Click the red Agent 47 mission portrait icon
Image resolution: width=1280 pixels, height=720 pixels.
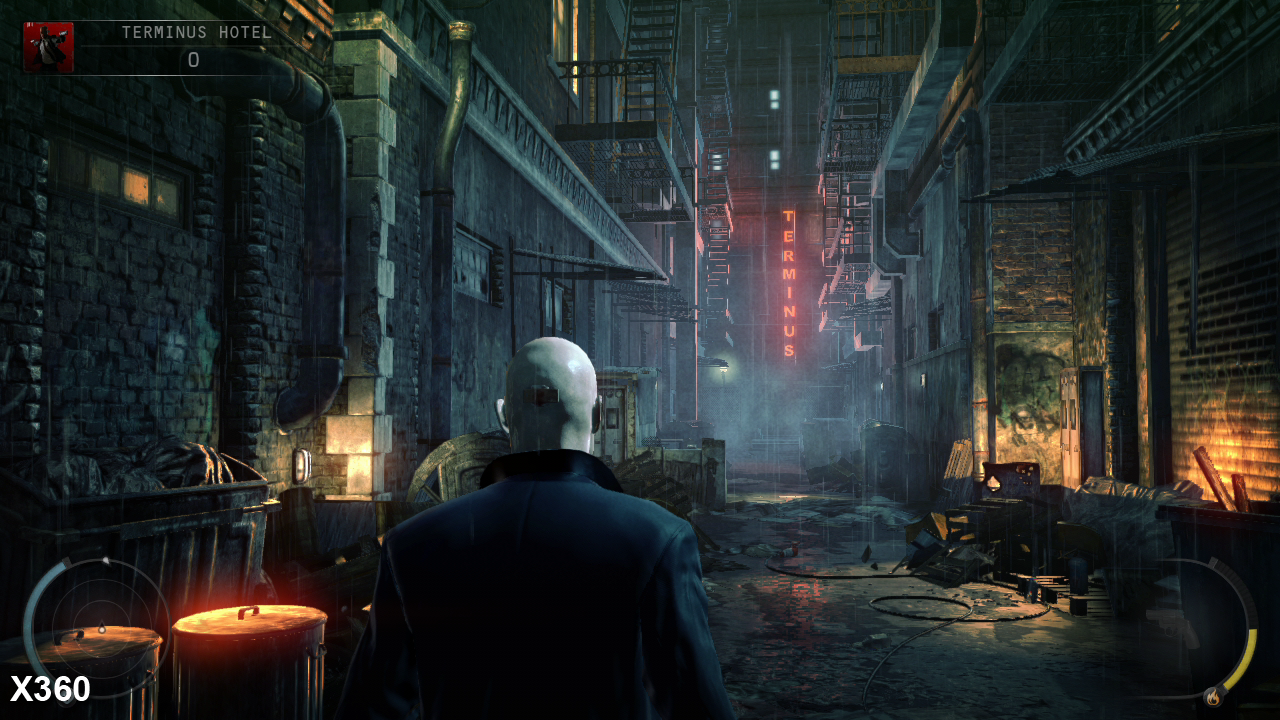point(48,49)
